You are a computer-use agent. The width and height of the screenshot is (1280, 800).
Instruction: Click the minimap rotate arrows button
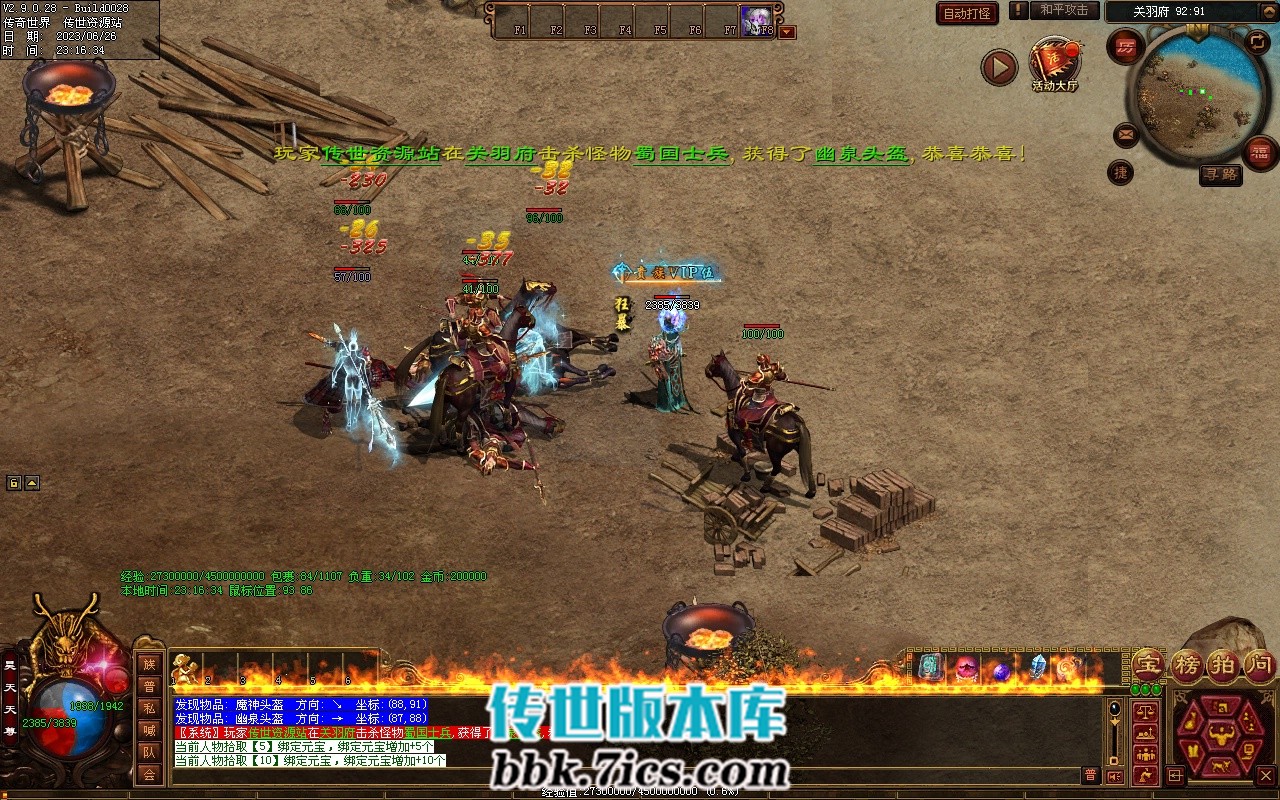pos(1256,42)
